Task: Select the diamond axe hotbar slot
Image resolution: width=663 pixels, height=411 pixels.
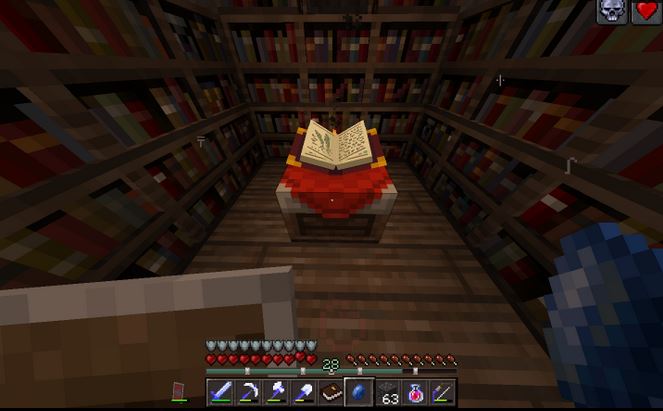Action: pos(276,392)
